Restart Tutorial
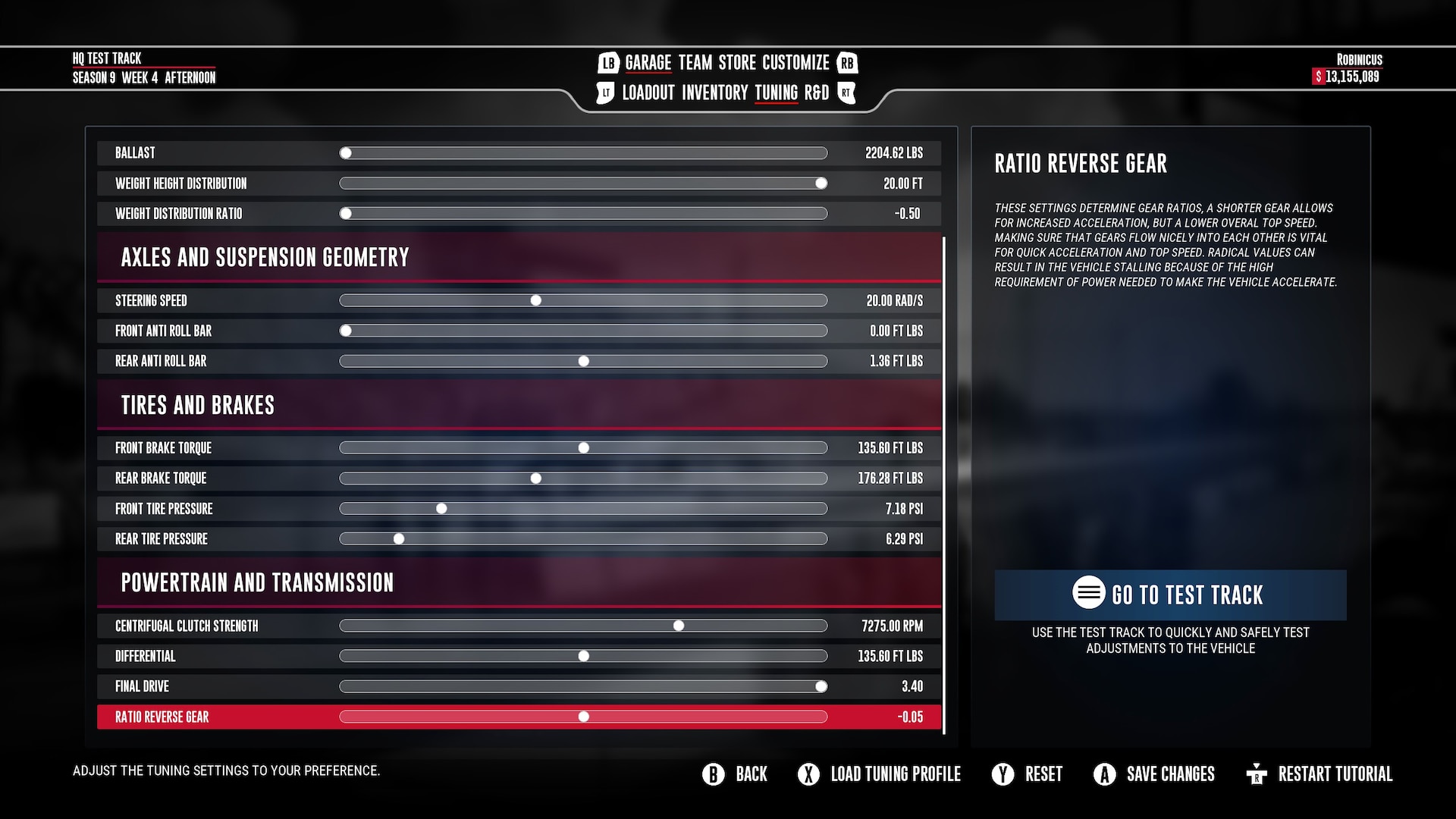1456x819 pixels. (x=1319, y=774)
